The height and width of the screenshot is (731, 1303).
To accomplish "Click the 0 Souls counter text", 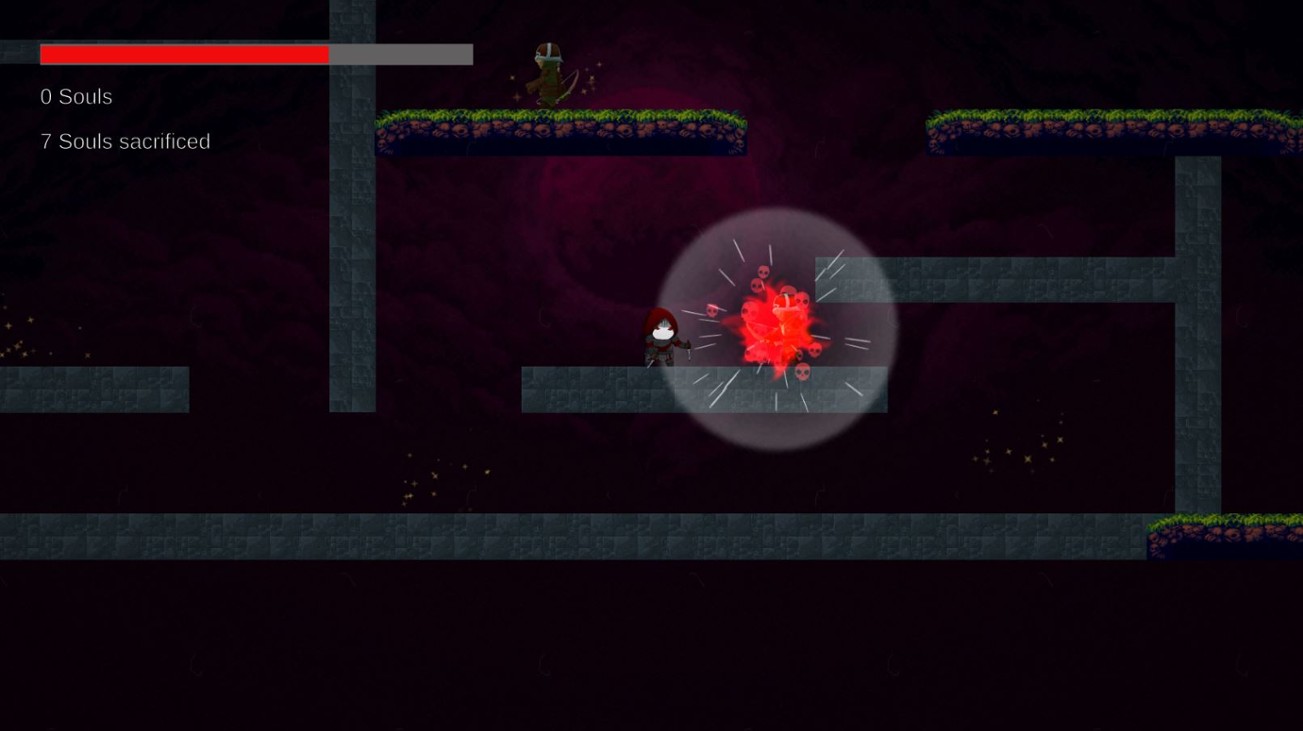I will [x=74, y=97].
